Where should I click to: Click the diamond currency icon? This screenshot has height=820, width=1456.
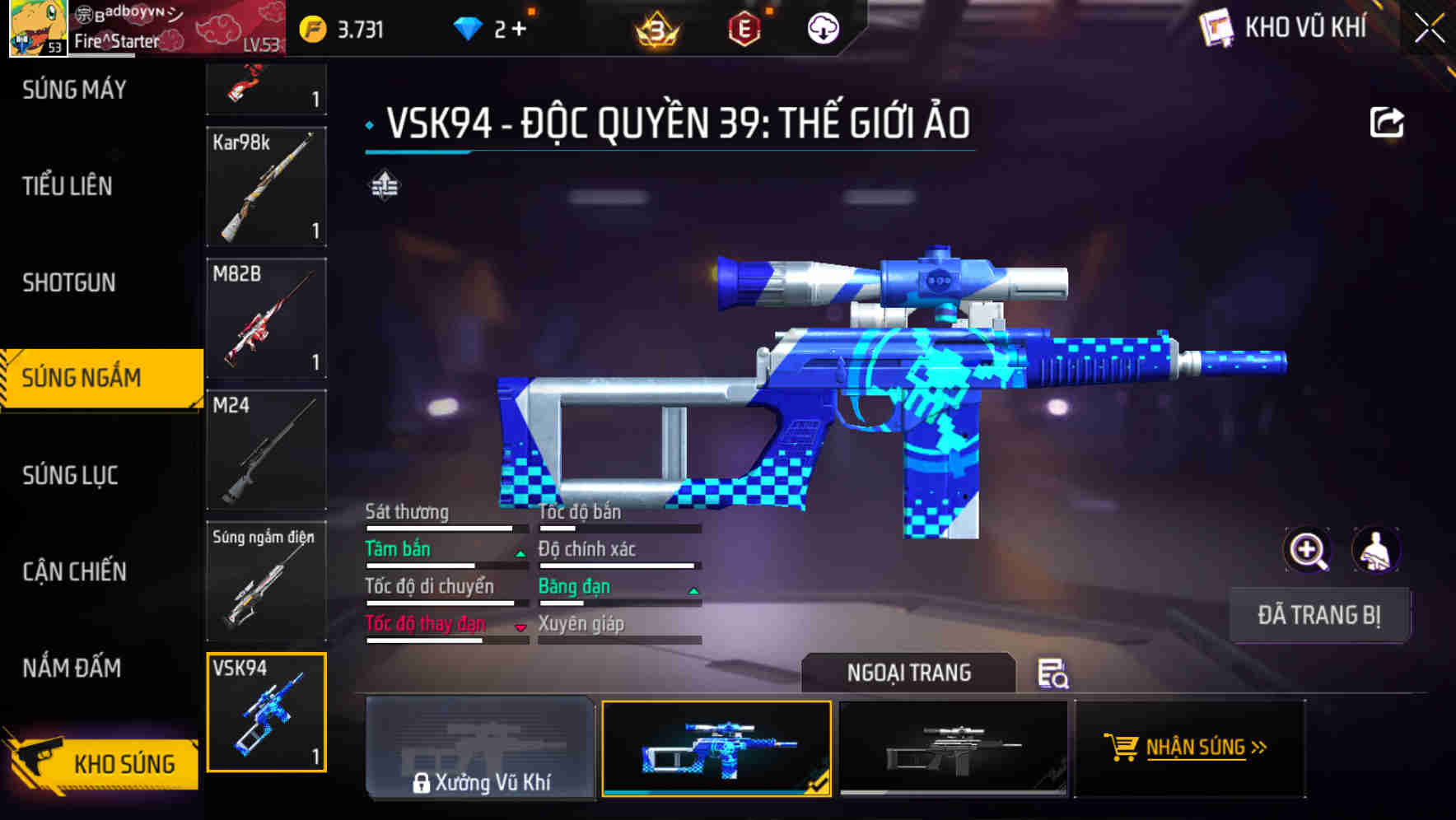coord(467,27)
